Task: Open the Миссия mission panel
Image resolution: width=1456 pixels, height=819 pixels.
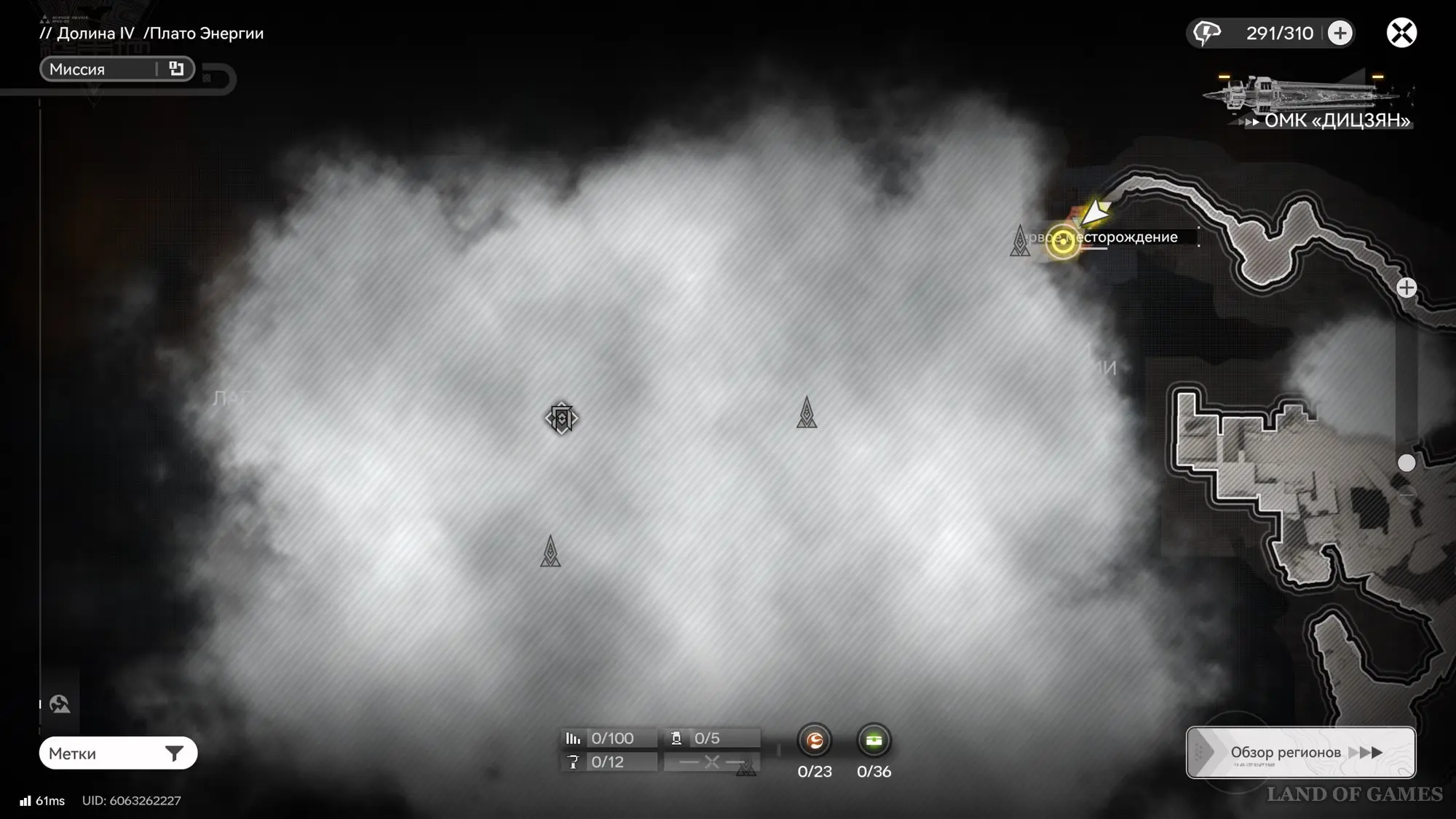Action: [x=116, y=69]
